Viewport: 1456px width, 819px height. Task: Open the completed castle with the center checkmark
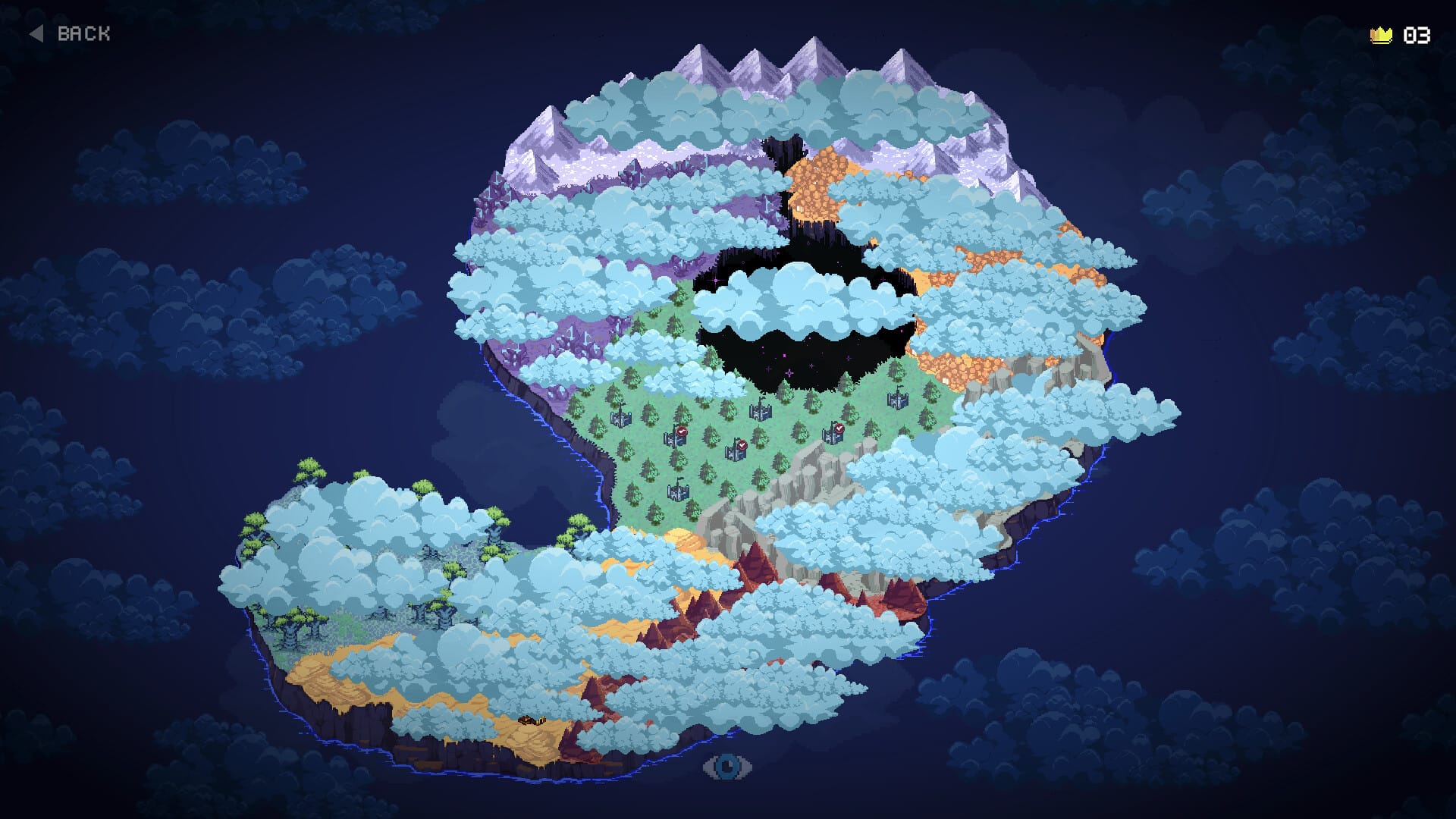point(736,453)
